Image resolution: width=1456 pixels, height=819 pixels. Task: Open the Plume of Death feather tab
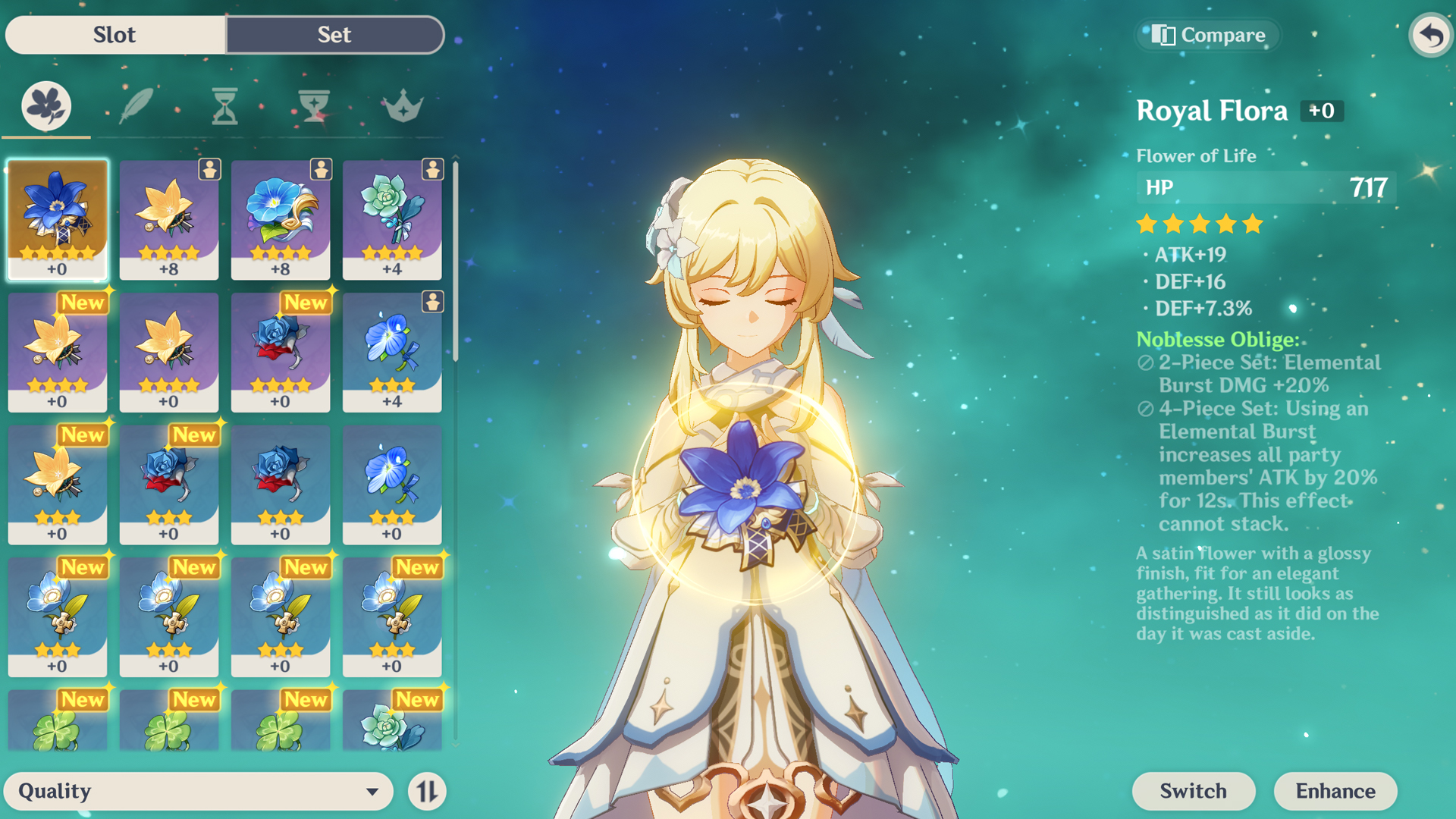click(x=136, y=106)
